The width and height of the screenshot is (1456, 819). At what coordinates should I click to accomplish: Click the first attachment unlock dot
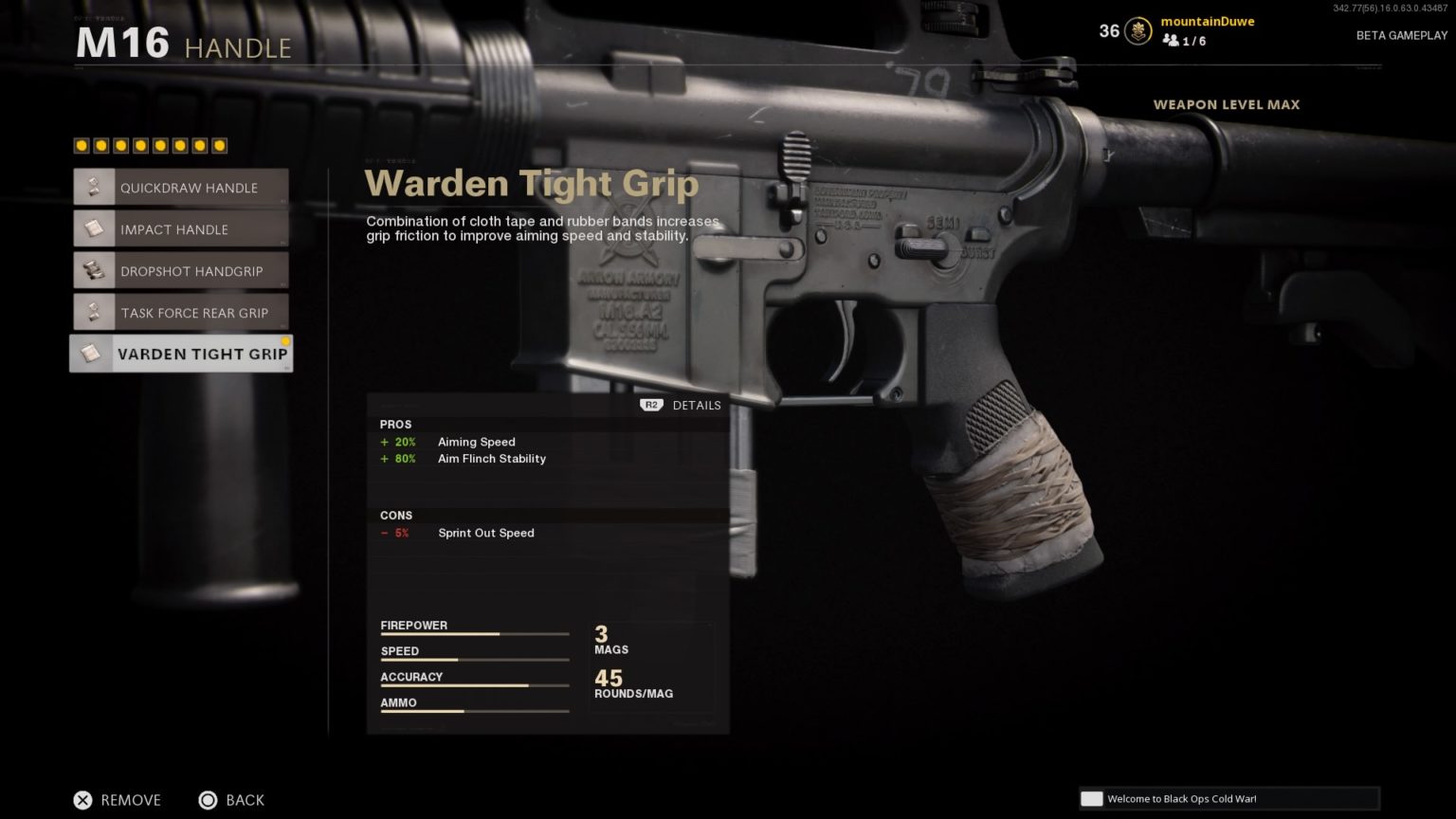coord(81,145)
